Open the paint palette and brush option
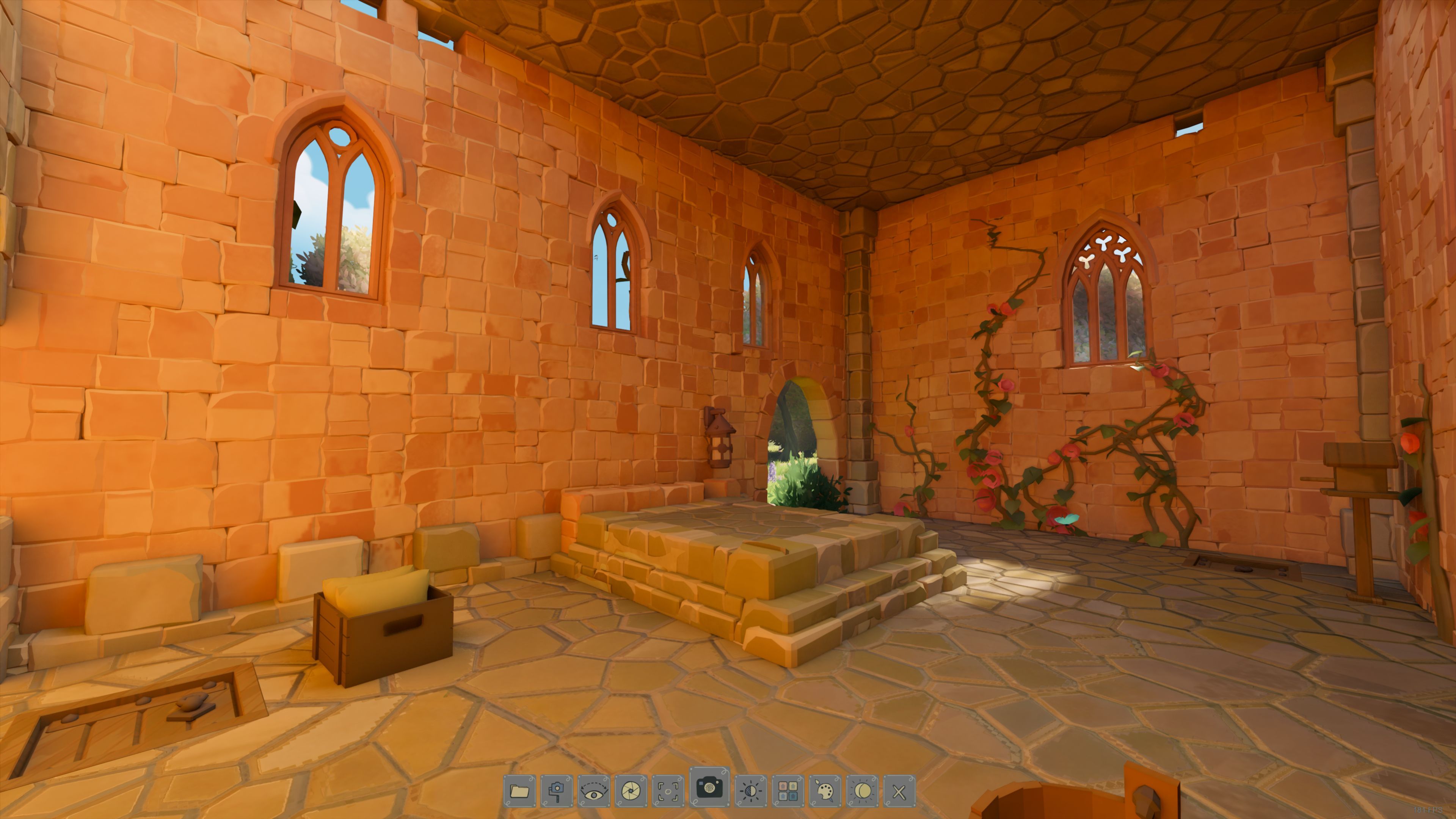Screen dimensions: 1456x819 click(x=825, y=791)
